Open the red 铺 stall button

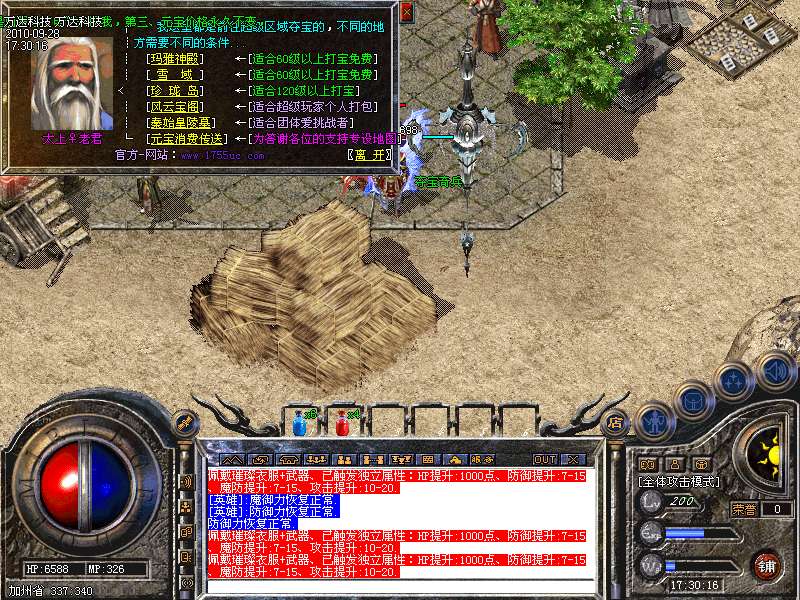coord(767,566)
